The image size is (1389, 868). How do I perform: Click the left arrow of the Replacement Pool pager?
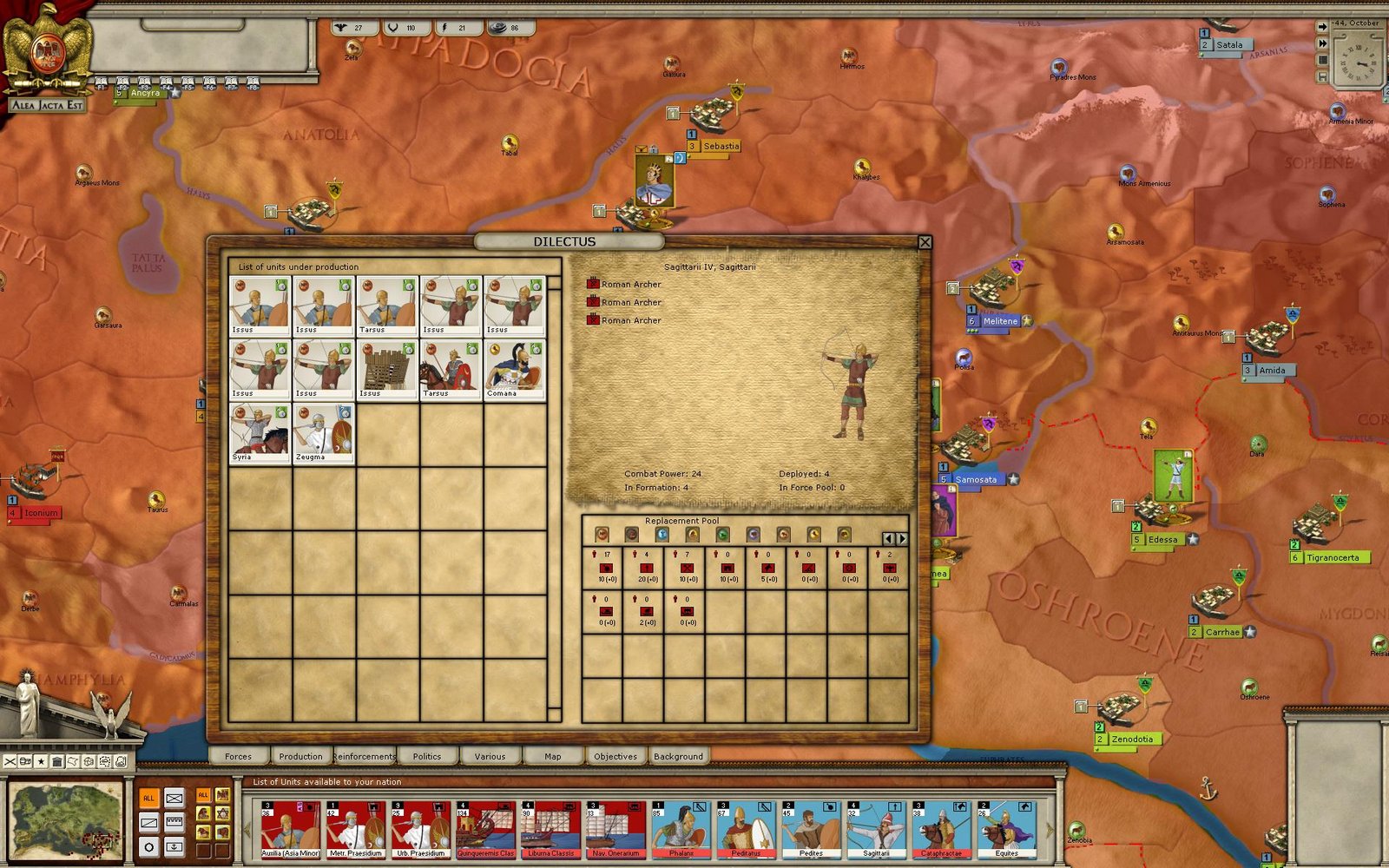[888, 538]
